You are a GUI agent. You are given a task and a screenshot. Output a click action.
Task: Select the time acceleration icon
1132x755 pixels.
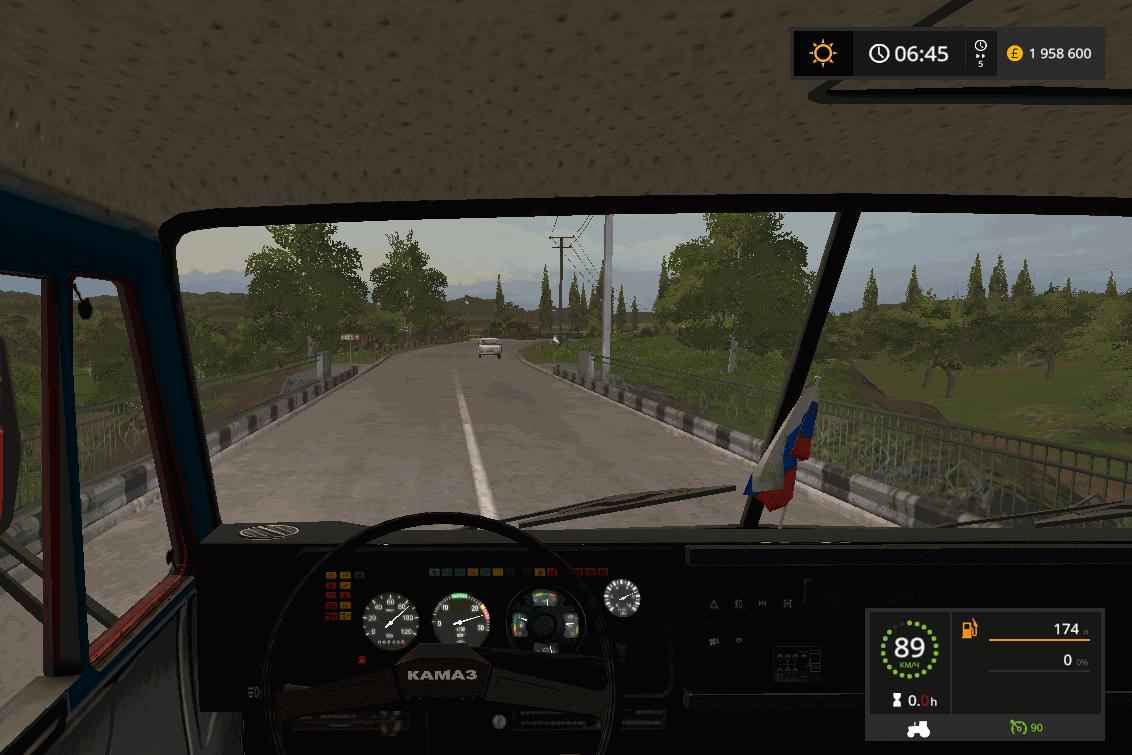[980, 53]
